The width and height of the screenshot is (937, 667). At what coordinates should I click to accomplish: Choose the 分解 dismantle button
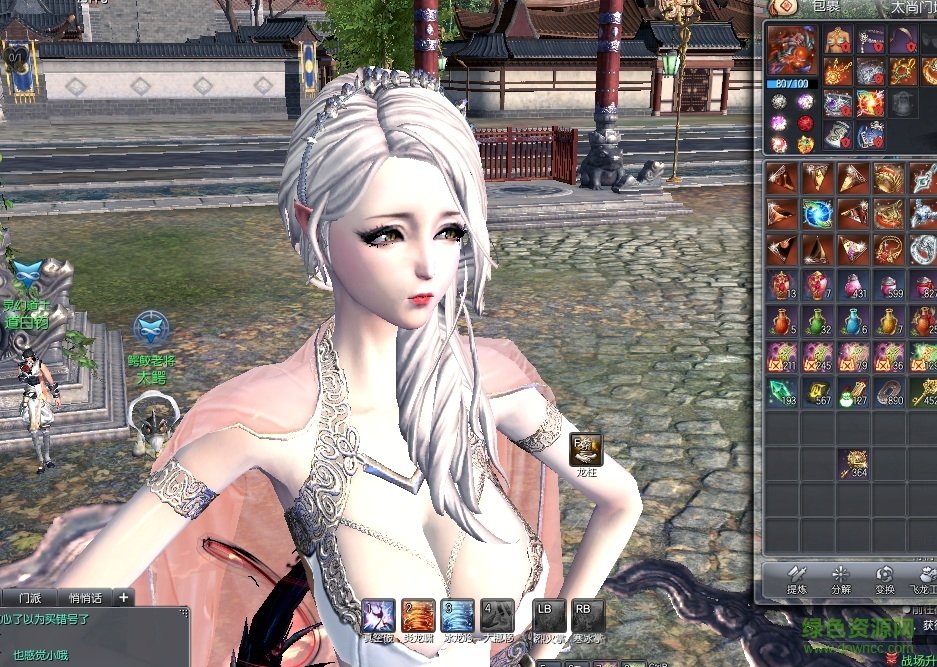pos(841,580)
